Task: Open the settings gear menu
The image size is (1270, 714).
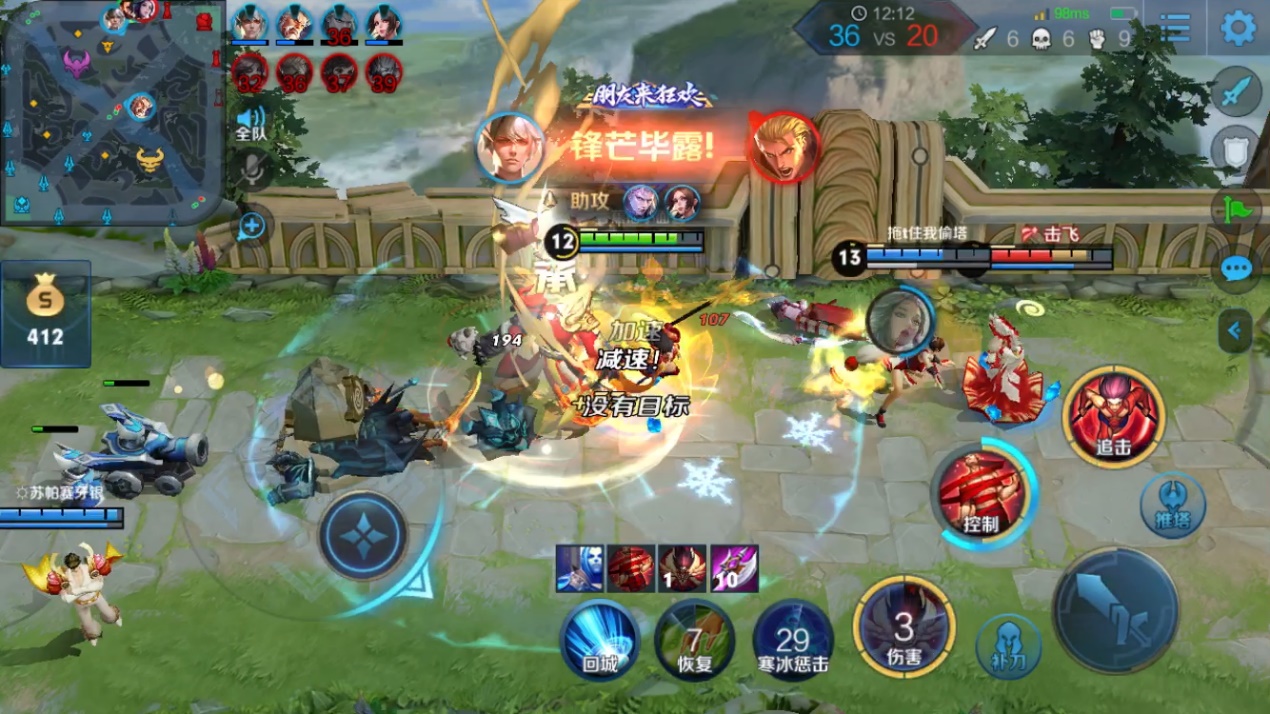Action: tap(1238, 27)
